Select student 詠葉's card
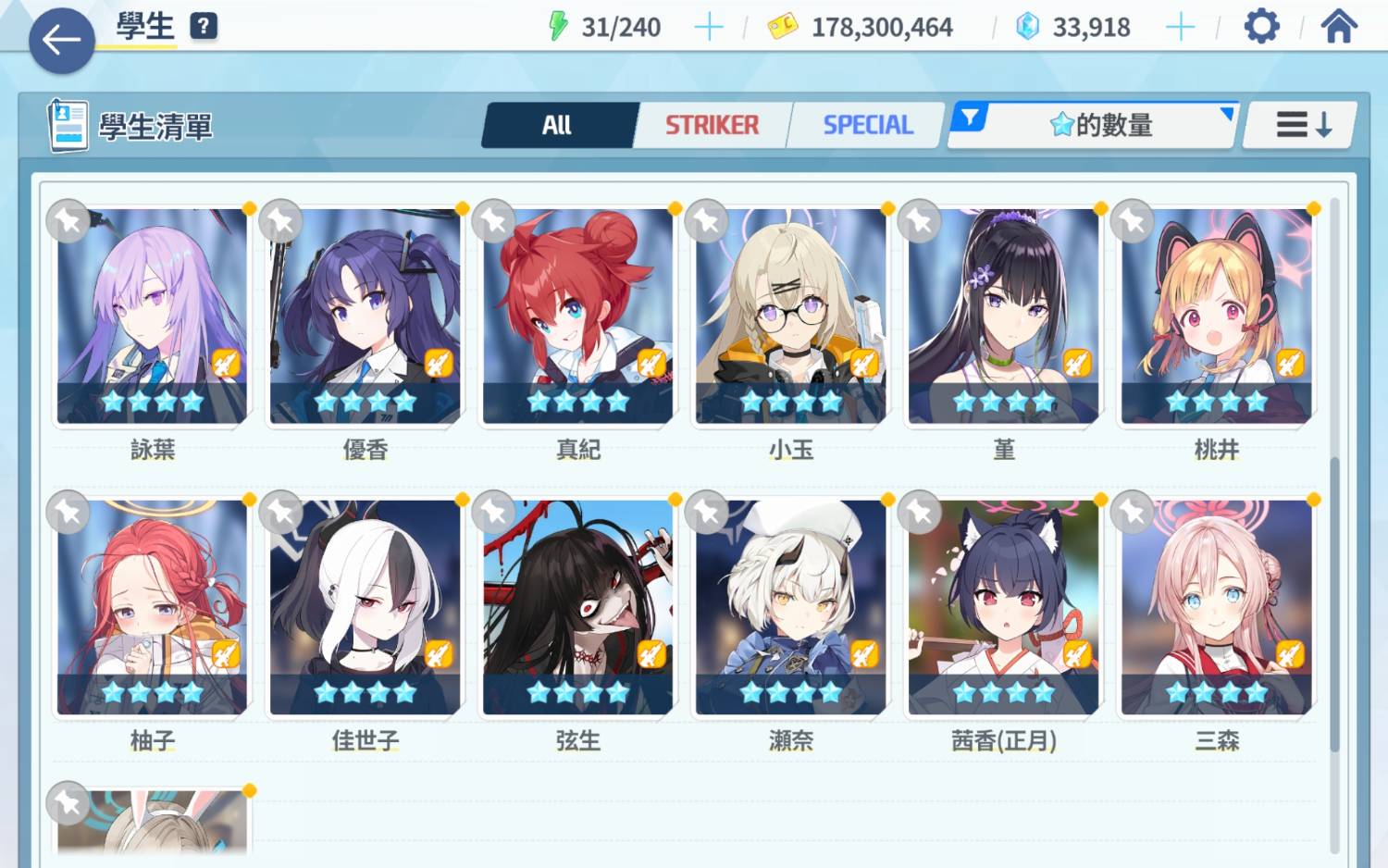Viewport: 1388px width, 868px height. point(152,316)
